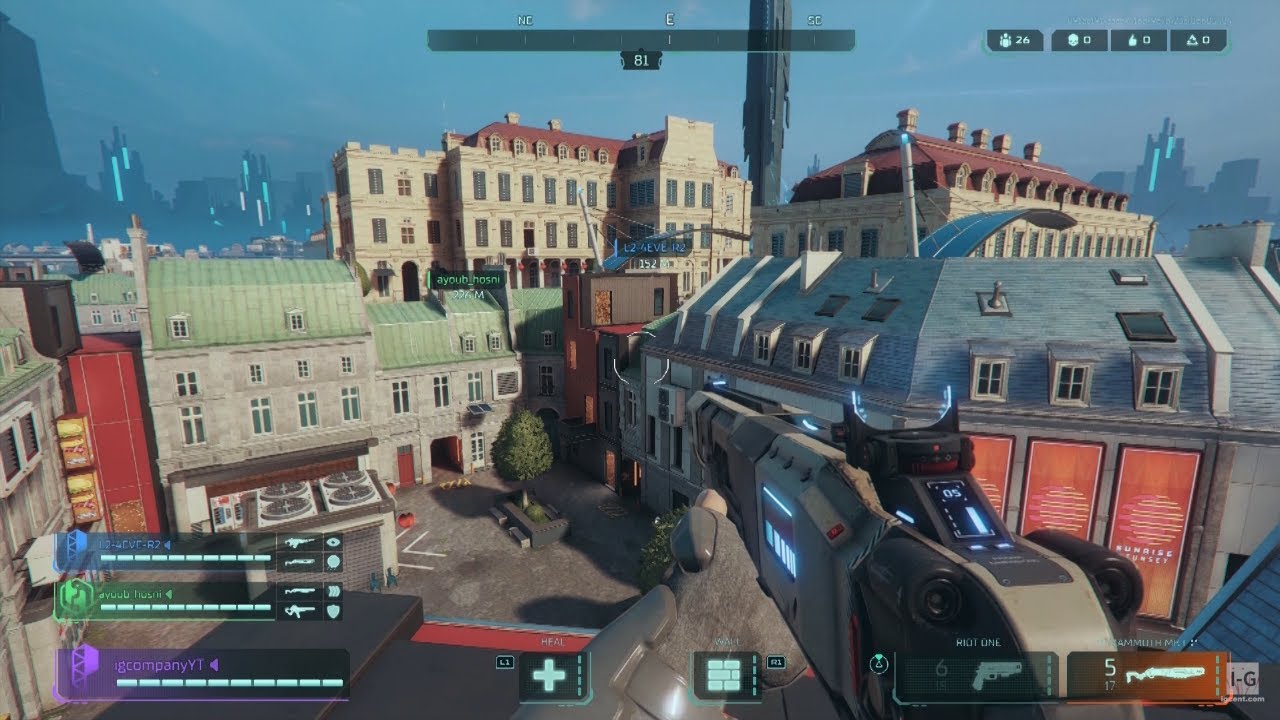The height and width of the screenshot is (720, 1280).
Task: Activate the Heal hack ability
Action: click(549, 676)
